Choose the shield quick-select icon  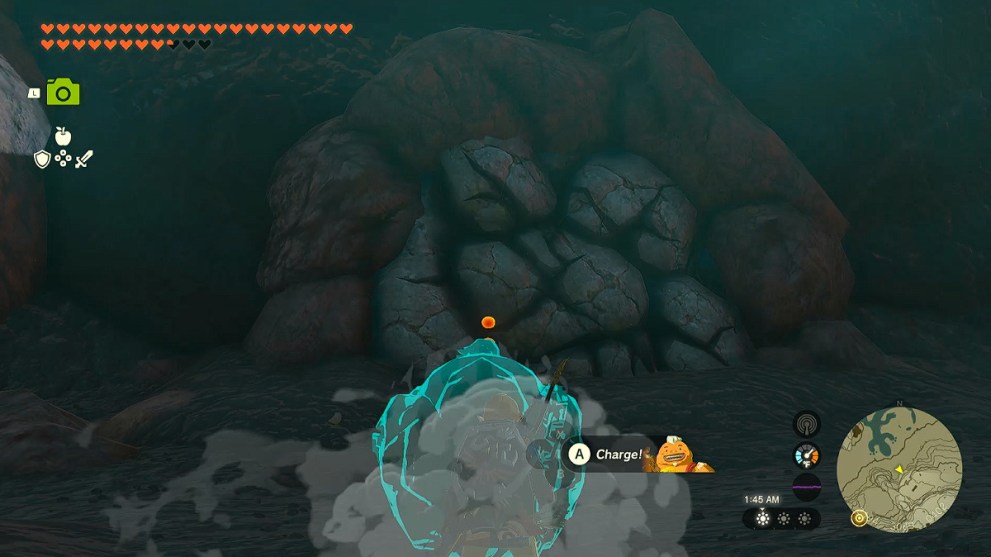[x=42, y=159]
